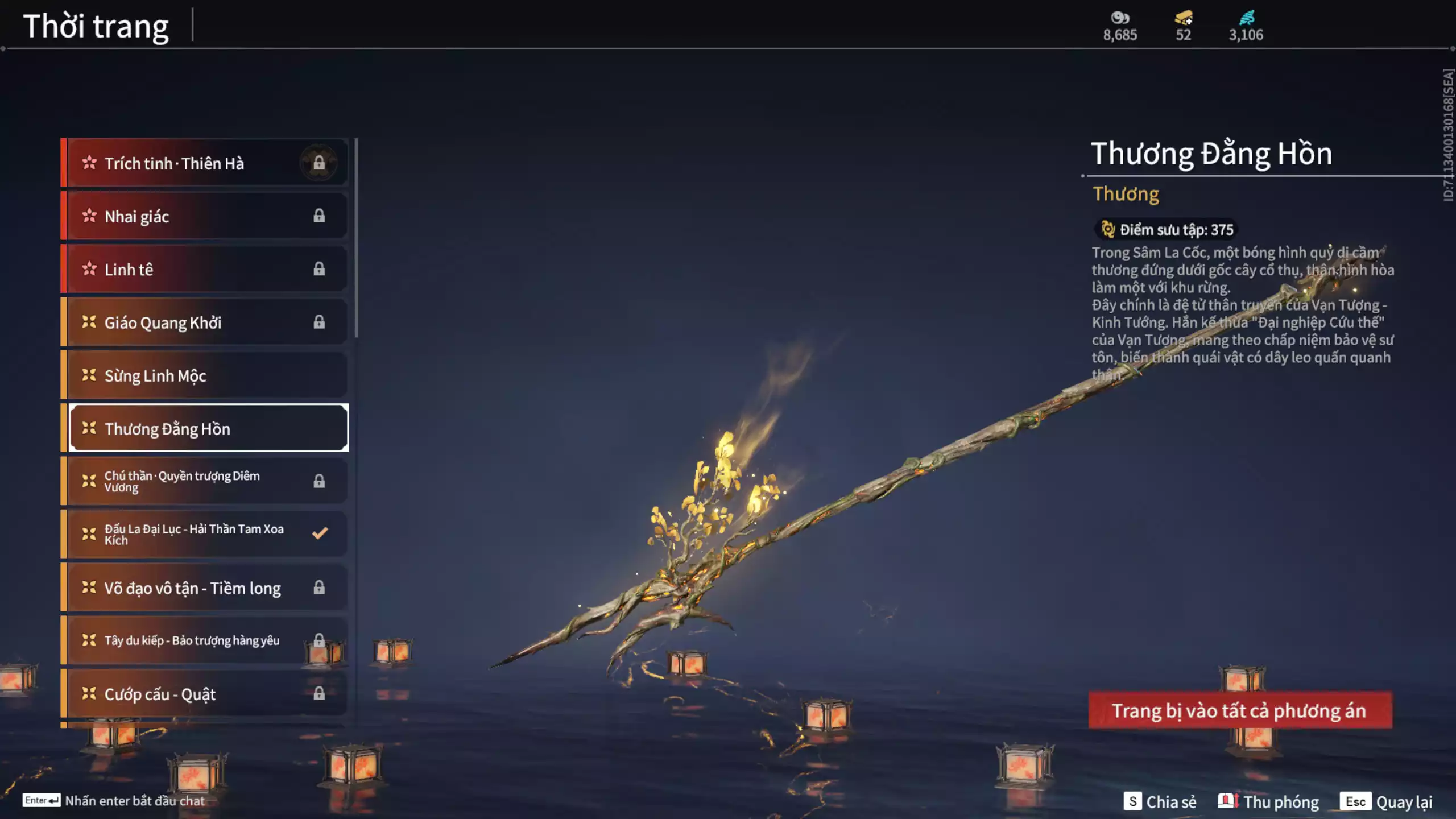Select Đấu La Đại Lục - Hải Thần skin
This screenshot has height=819, width=1456.
pyautogui.click(x=205, y=534)
